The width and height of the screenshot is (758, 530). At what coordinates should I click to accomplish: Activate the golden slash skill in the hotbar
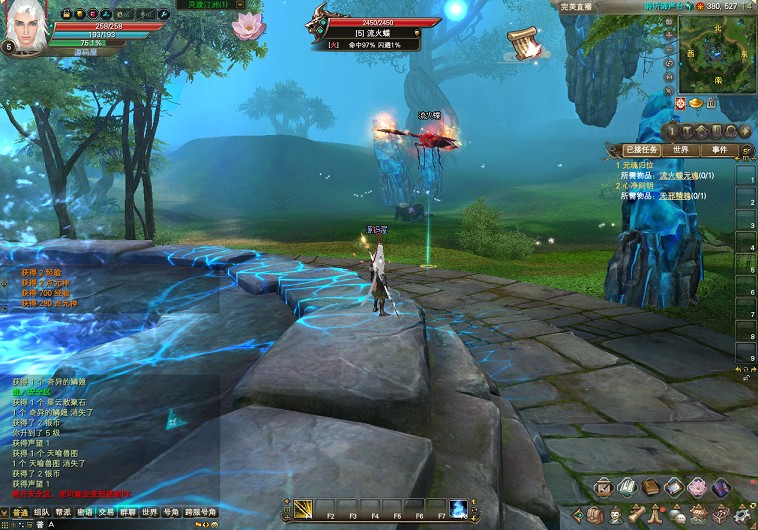click(x=303, y=507)
